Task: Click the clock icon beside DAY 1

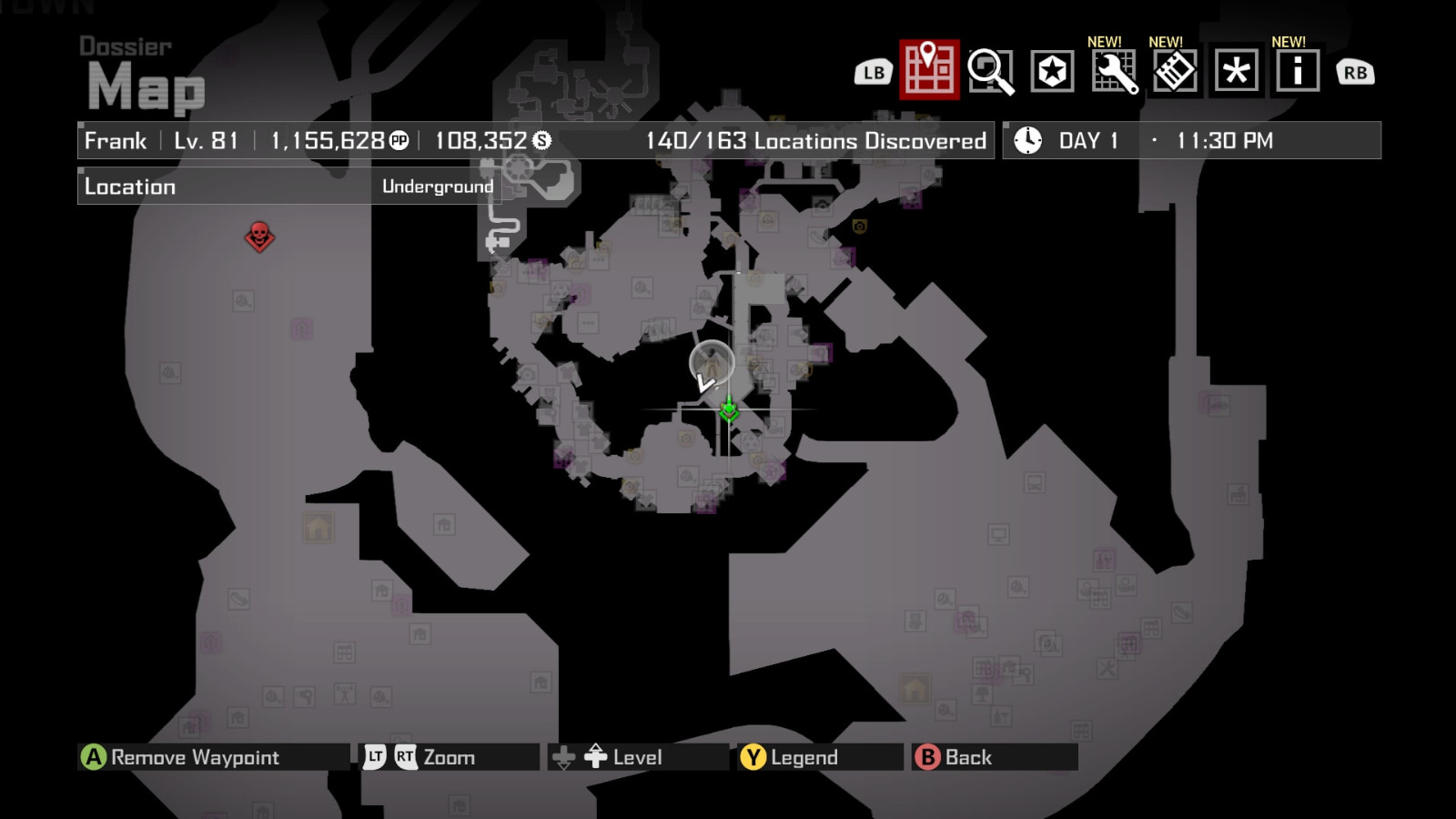Action: click(1026, 140)
